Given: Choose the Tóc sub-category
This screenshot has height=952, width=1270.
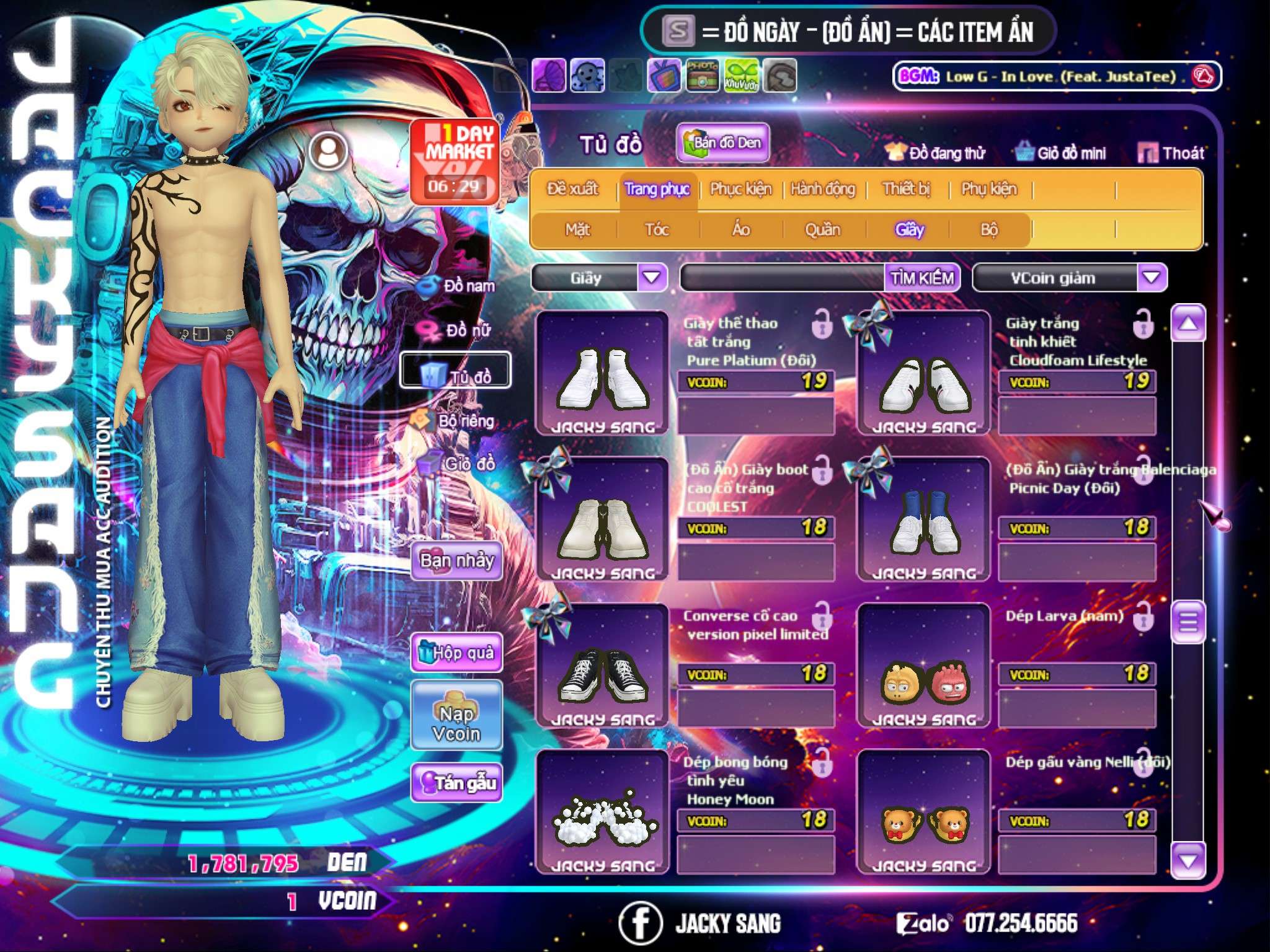Looking at the screenshot, I should [x=657, y=230].
